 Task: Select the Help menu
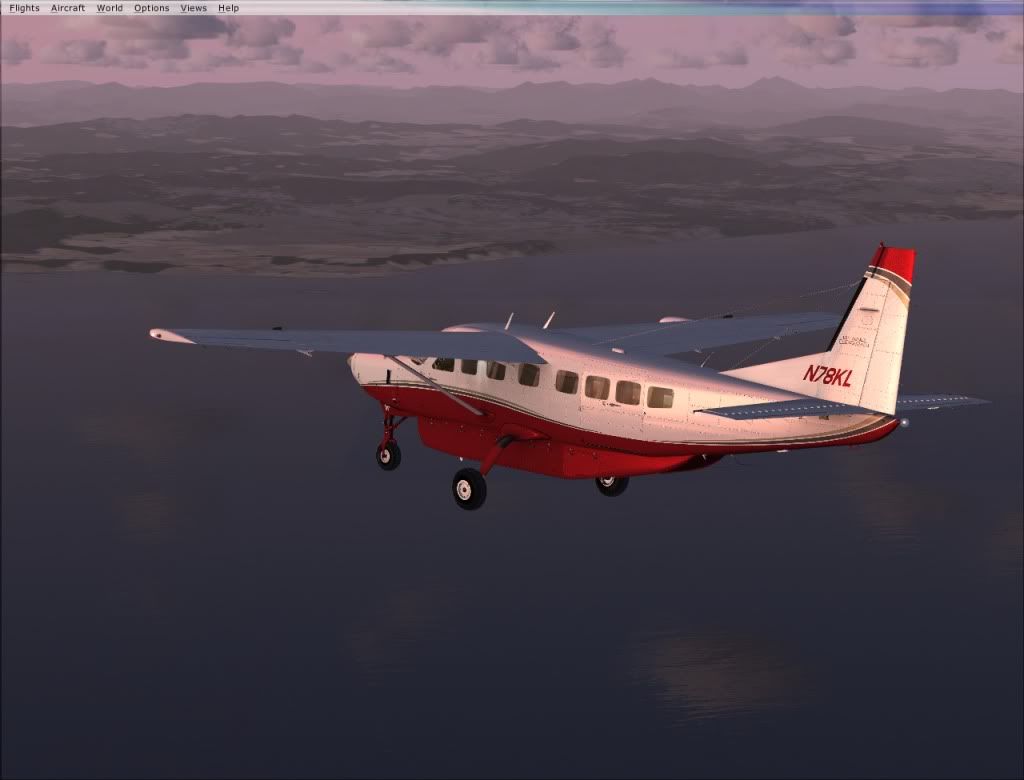point(229,8)
